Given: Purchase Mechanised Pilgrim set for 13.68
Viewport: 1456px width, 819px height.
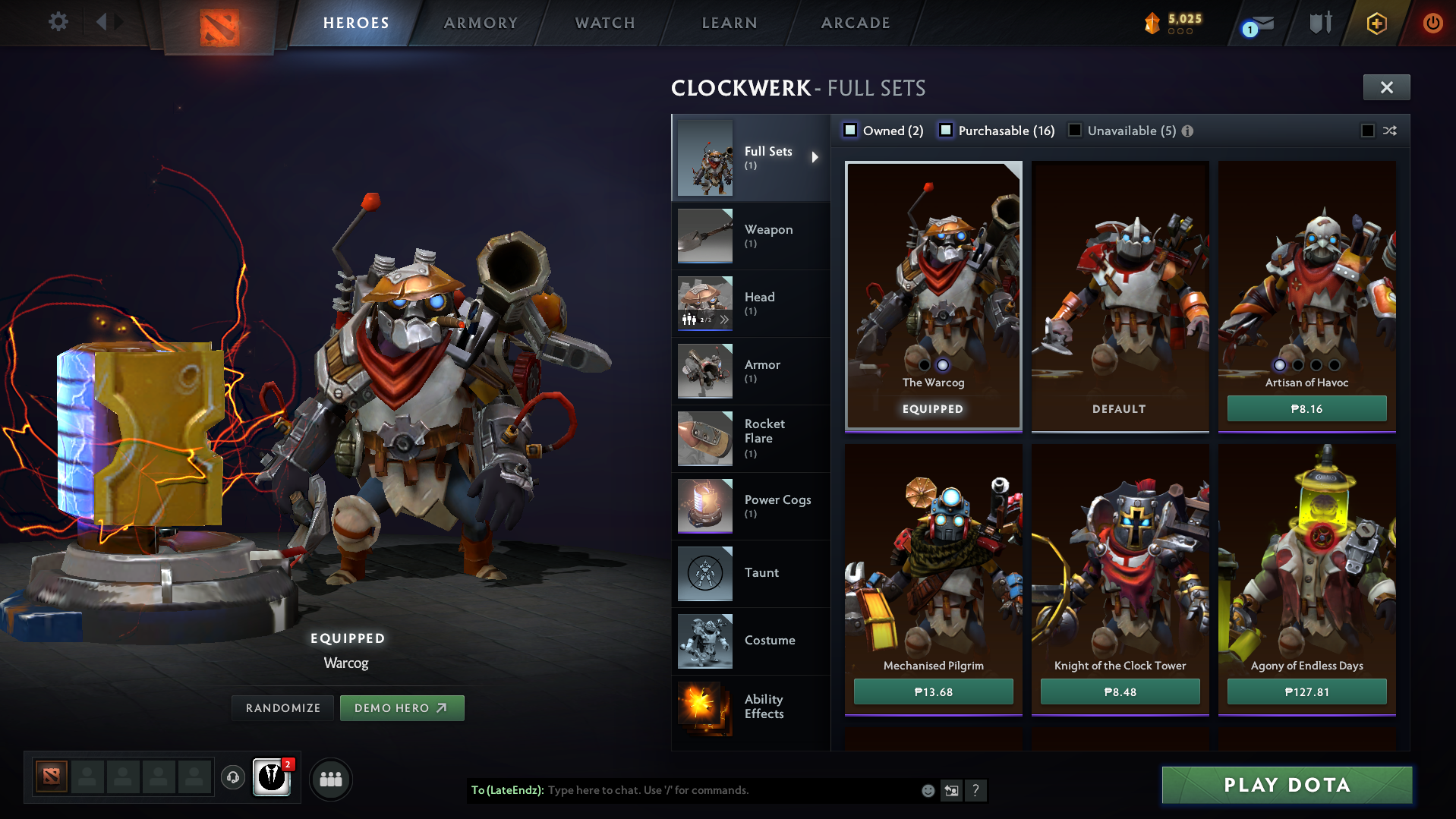Looking at the screenshot, I should (x=933, y=691).
